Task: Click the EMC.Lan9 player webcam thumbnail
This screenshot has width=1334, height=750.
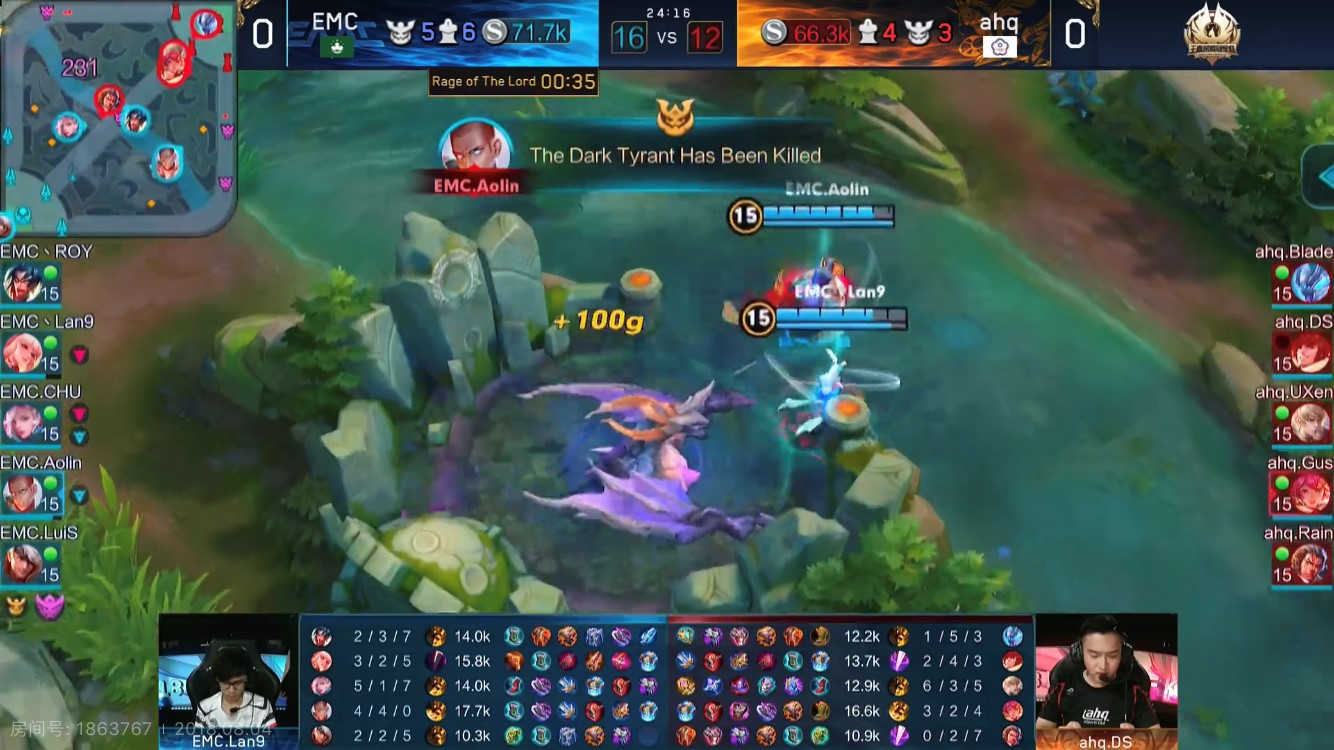Action: (x=228, y=680)
